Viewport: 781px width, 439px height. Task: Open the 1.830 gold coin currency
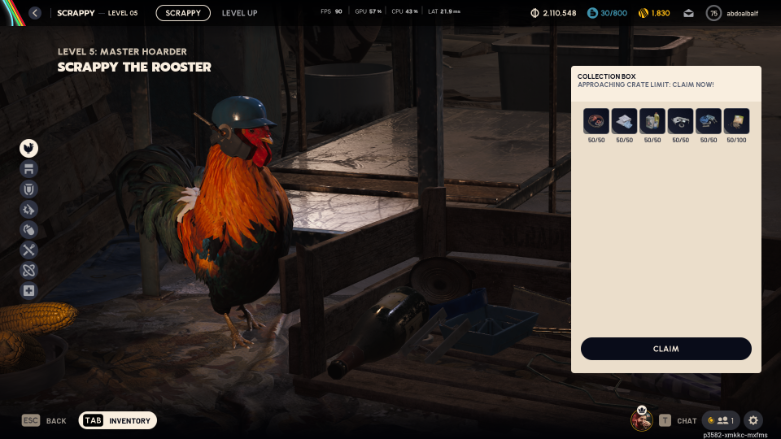pos(652,13)
